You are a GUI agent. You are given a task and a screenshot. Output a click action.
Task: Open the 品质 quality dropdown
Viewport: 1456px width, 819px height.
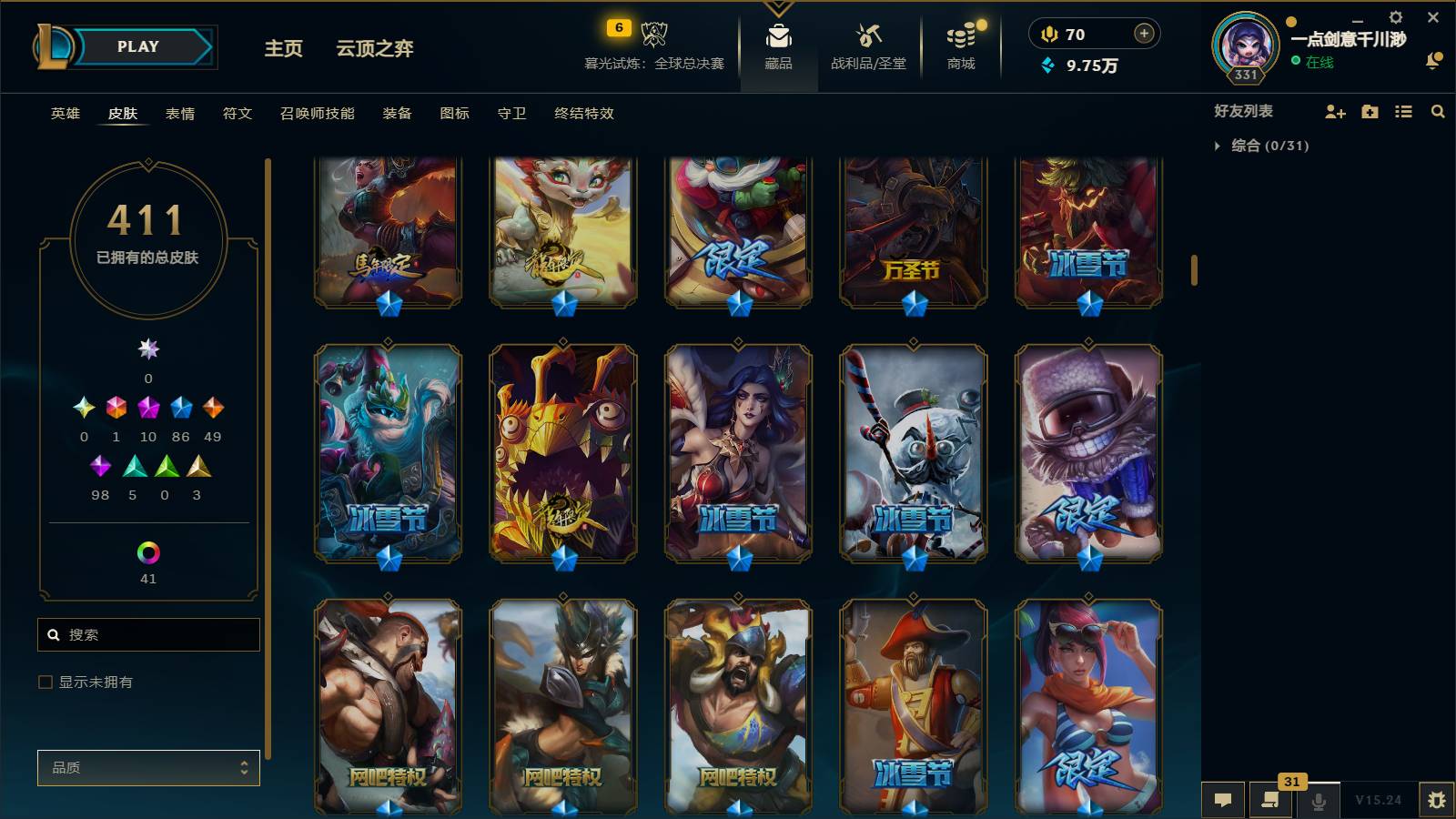click(x=148, y=768)
